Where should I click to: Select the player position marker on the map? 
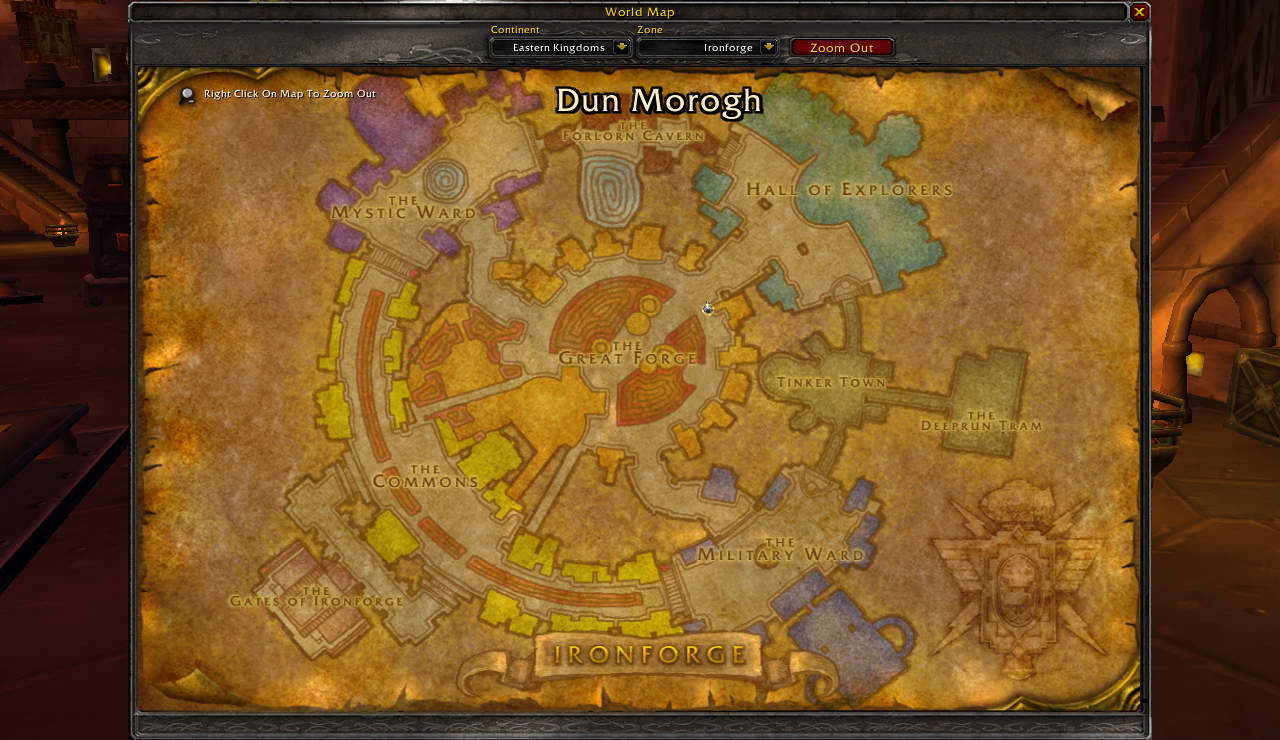coord(708,308)
